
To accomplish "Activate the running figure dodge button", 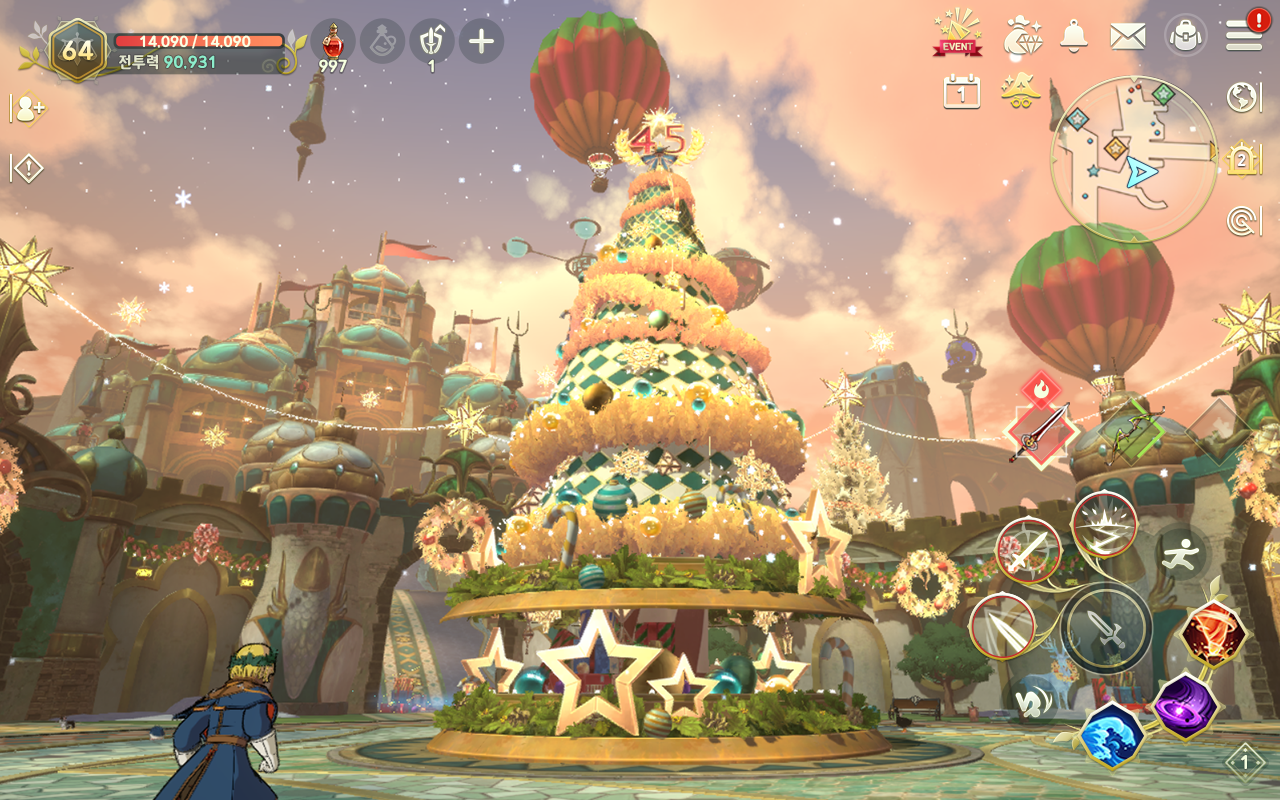I will [x=1181, y=553].
